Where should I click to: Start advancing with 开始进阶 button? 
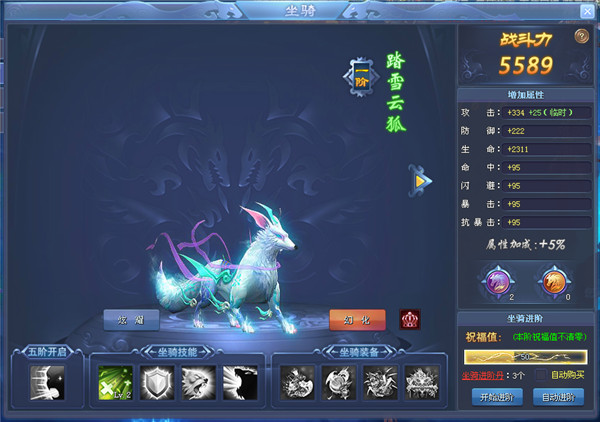[x=496, y=397]
